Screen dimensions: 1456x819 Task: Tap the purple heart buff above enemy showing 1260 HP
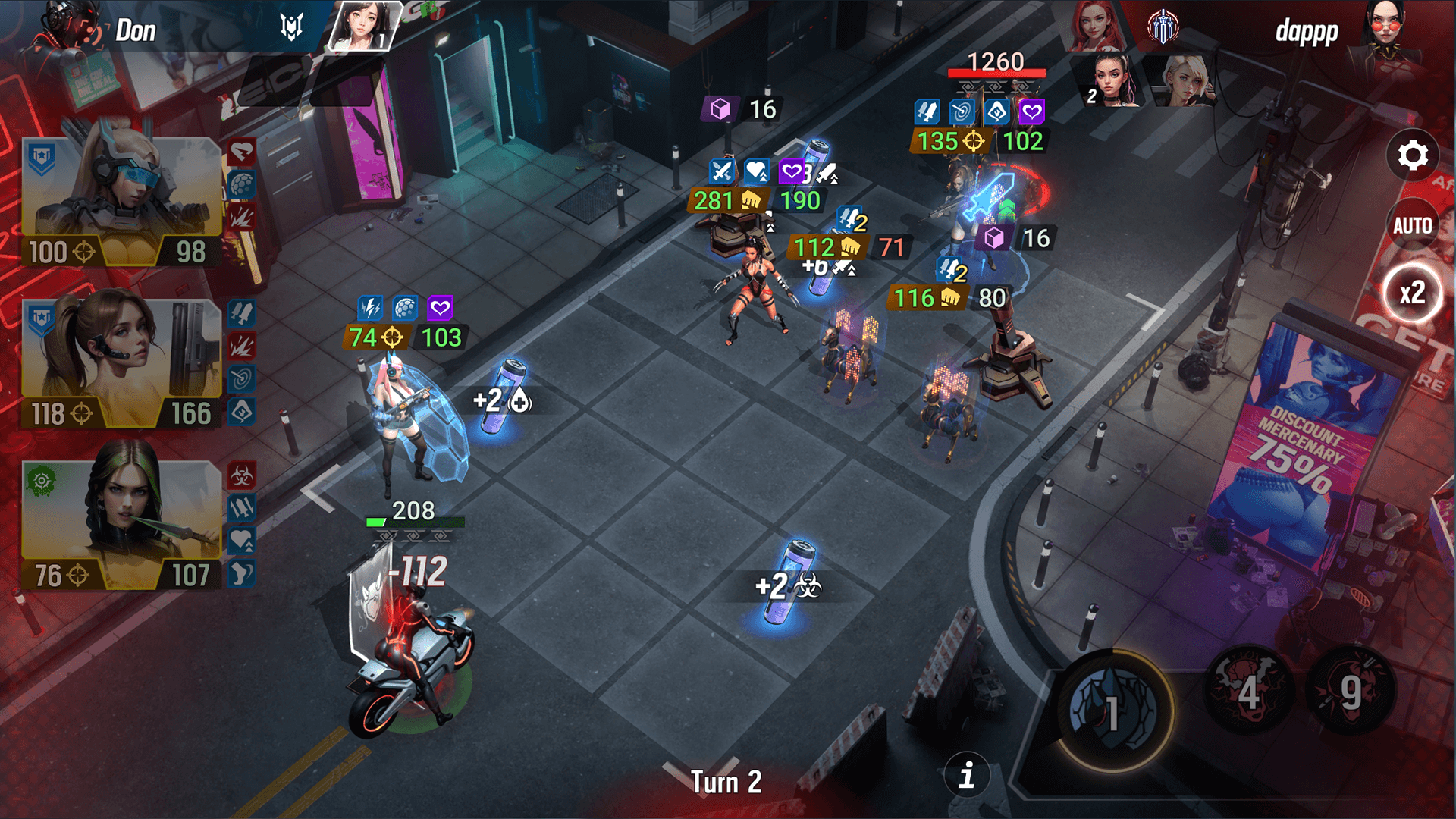click(1031, 112)
